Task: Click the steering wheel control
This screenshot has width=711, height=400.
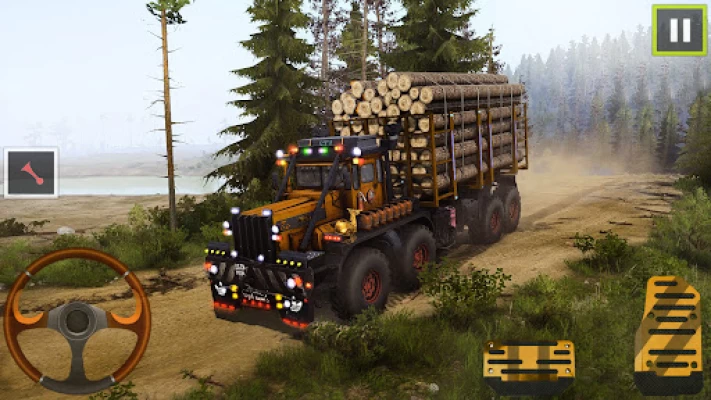Action: [x=77, y=320]
